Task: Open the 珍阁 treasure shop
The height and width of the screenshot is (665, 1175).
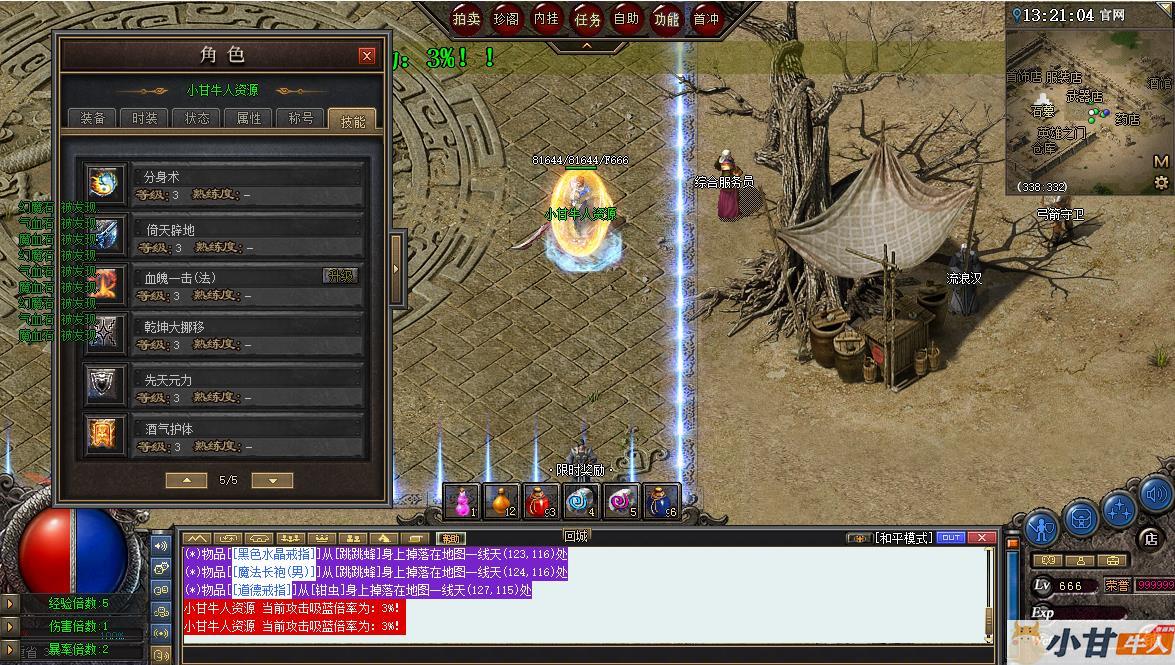Action: 506,18
